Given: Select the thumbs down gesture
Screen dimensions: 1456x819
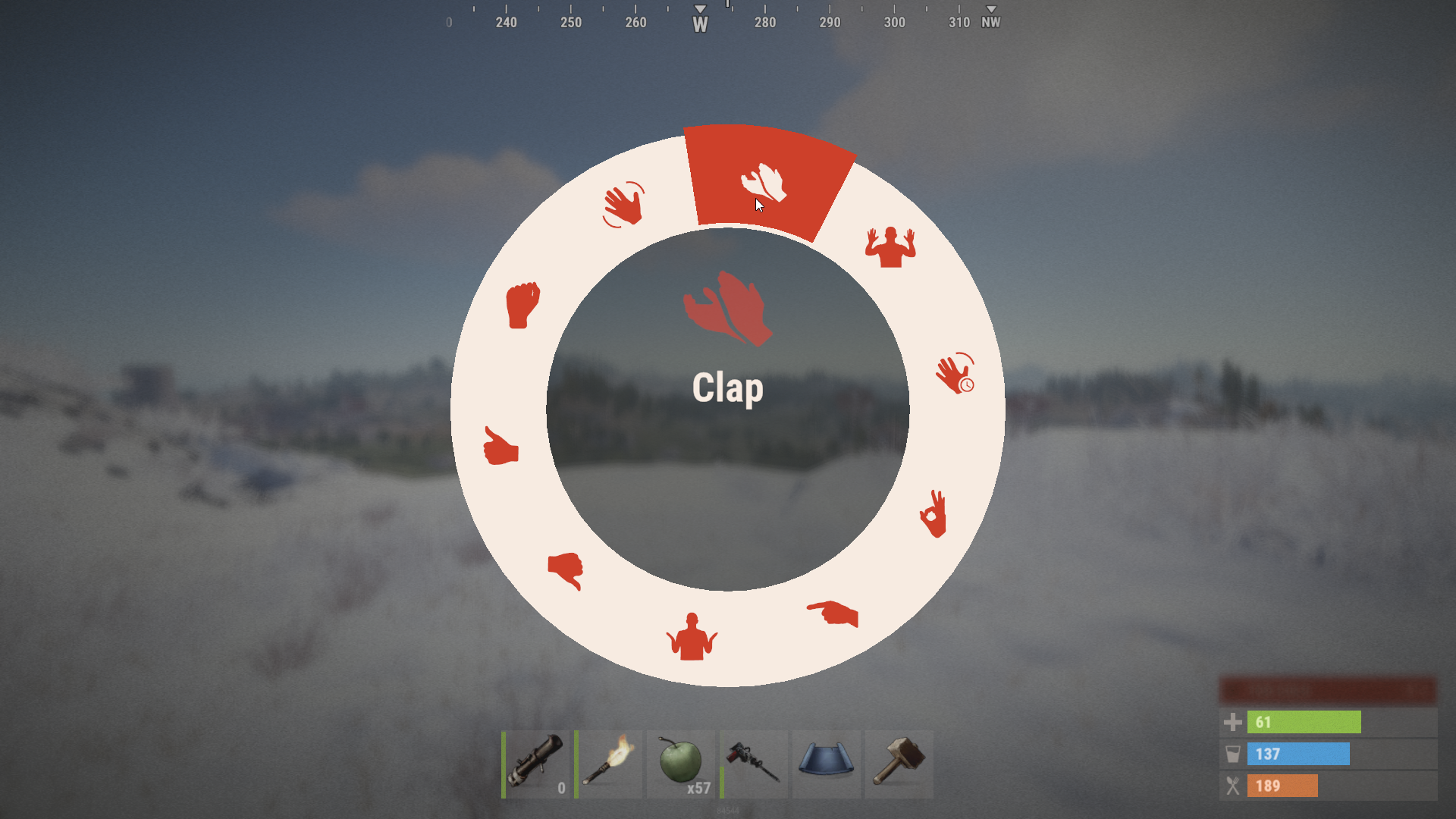Looking at the screenshot, I should [x=566, y=570].
